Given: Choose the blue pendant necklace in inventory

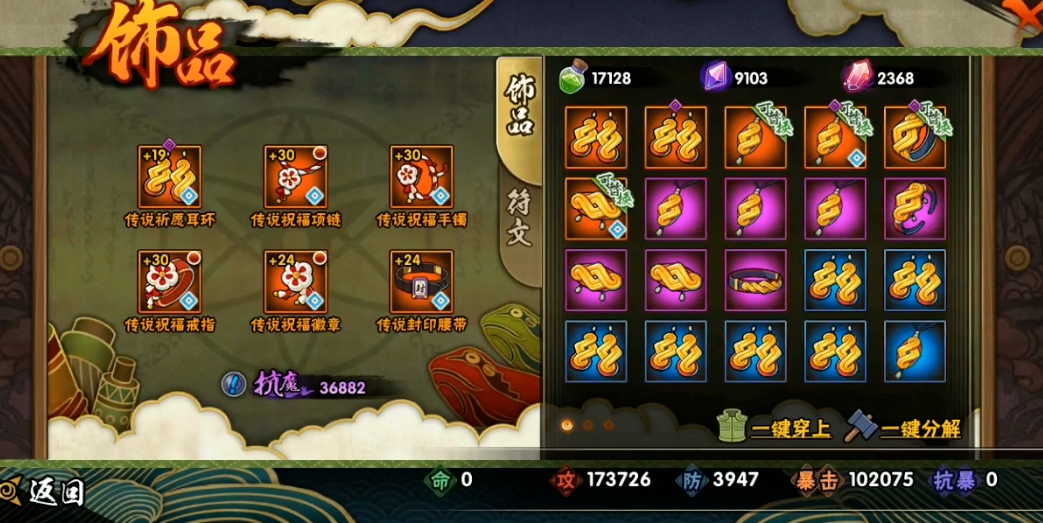Looking at the screenshot, I should [915, 352].
